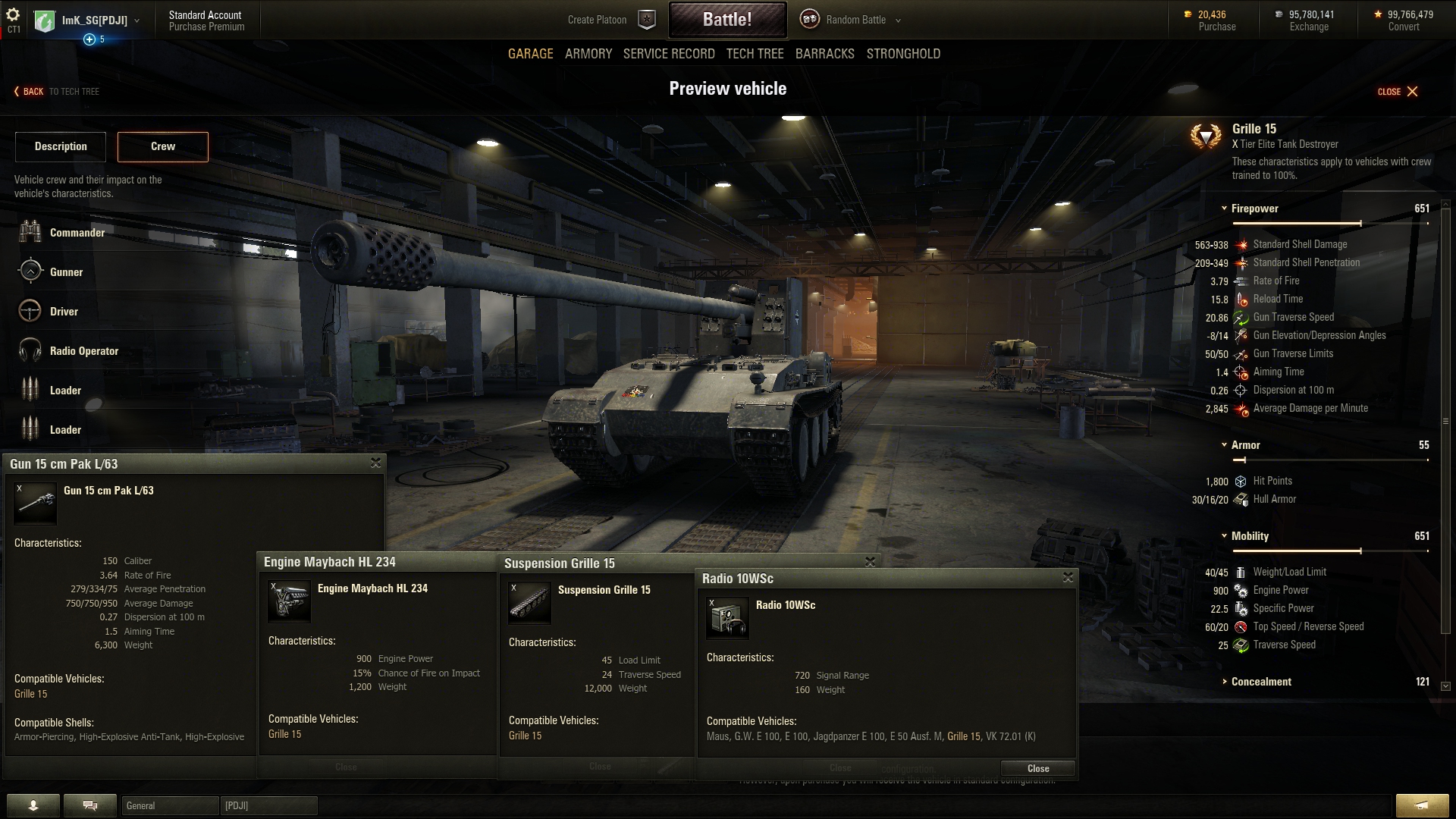
Task: Go to the Service Record screen
Action: click(x=668, y=54)
